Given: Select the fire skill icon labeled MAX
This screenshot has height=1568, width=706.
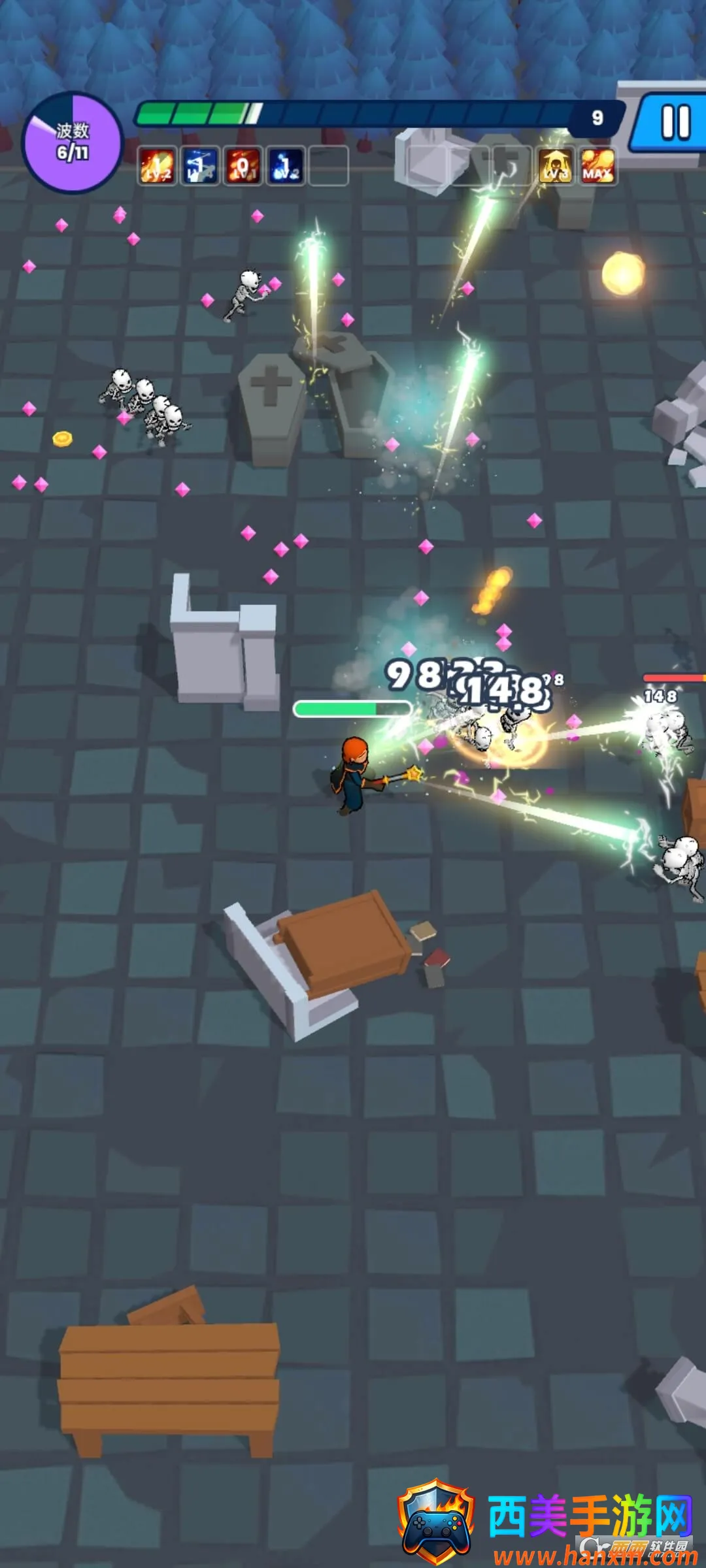Looking at the screenshot, I should (x=597, y=166).
